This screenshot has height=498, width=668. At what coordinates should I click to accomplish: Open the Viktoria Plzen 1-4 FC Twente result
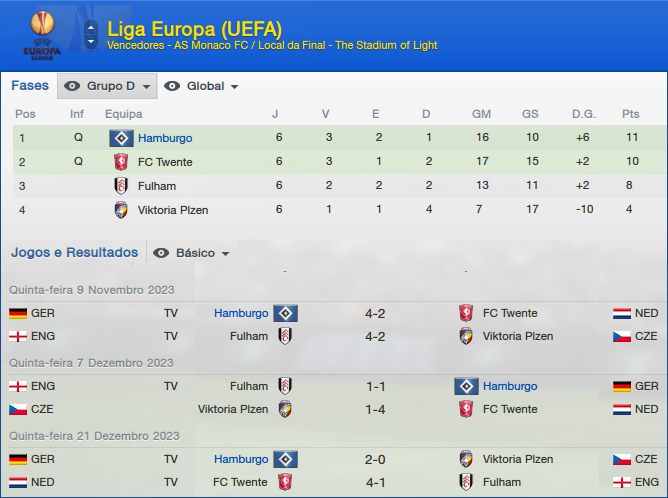coord(375,409)
